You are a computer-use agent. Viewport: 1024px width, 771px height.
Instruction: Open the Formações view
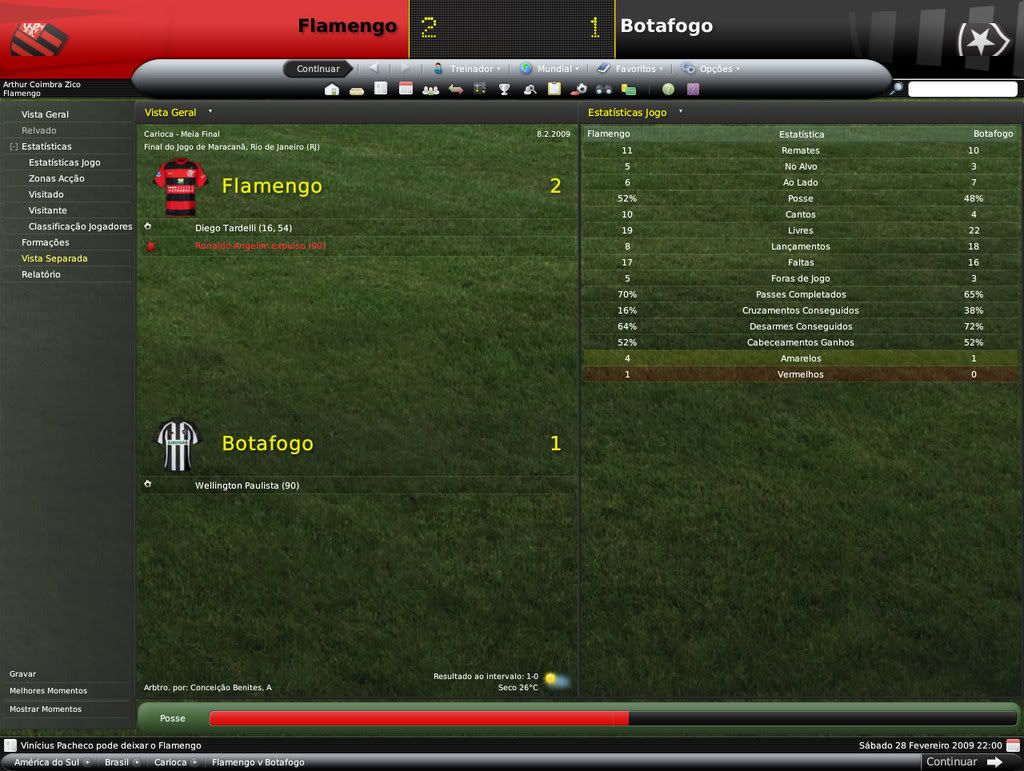coord(45,242)
